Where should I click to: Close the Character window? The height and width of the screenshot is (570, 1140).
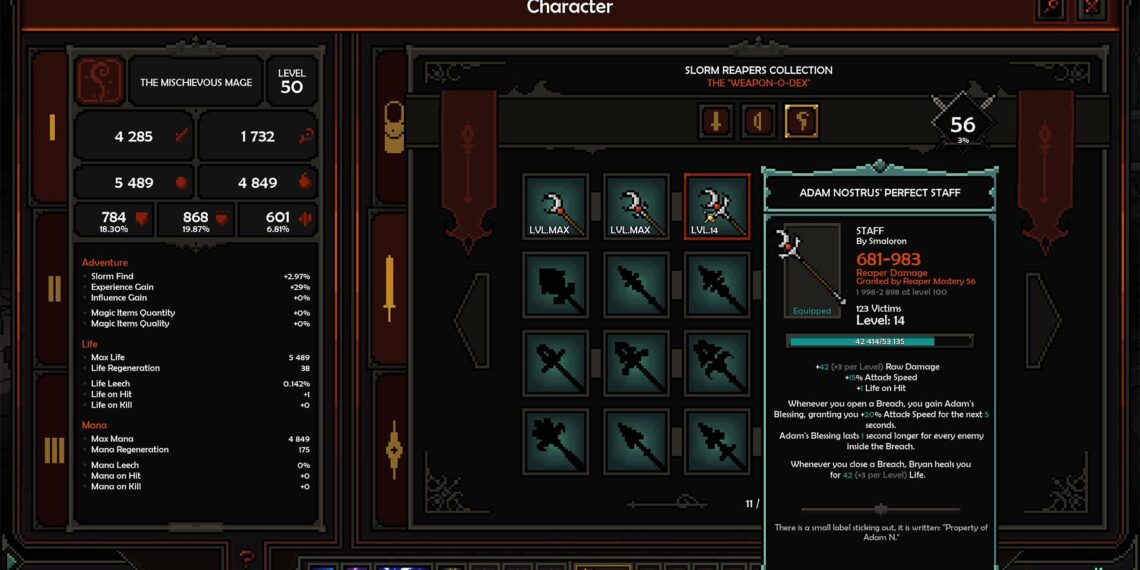[1092, 7]
